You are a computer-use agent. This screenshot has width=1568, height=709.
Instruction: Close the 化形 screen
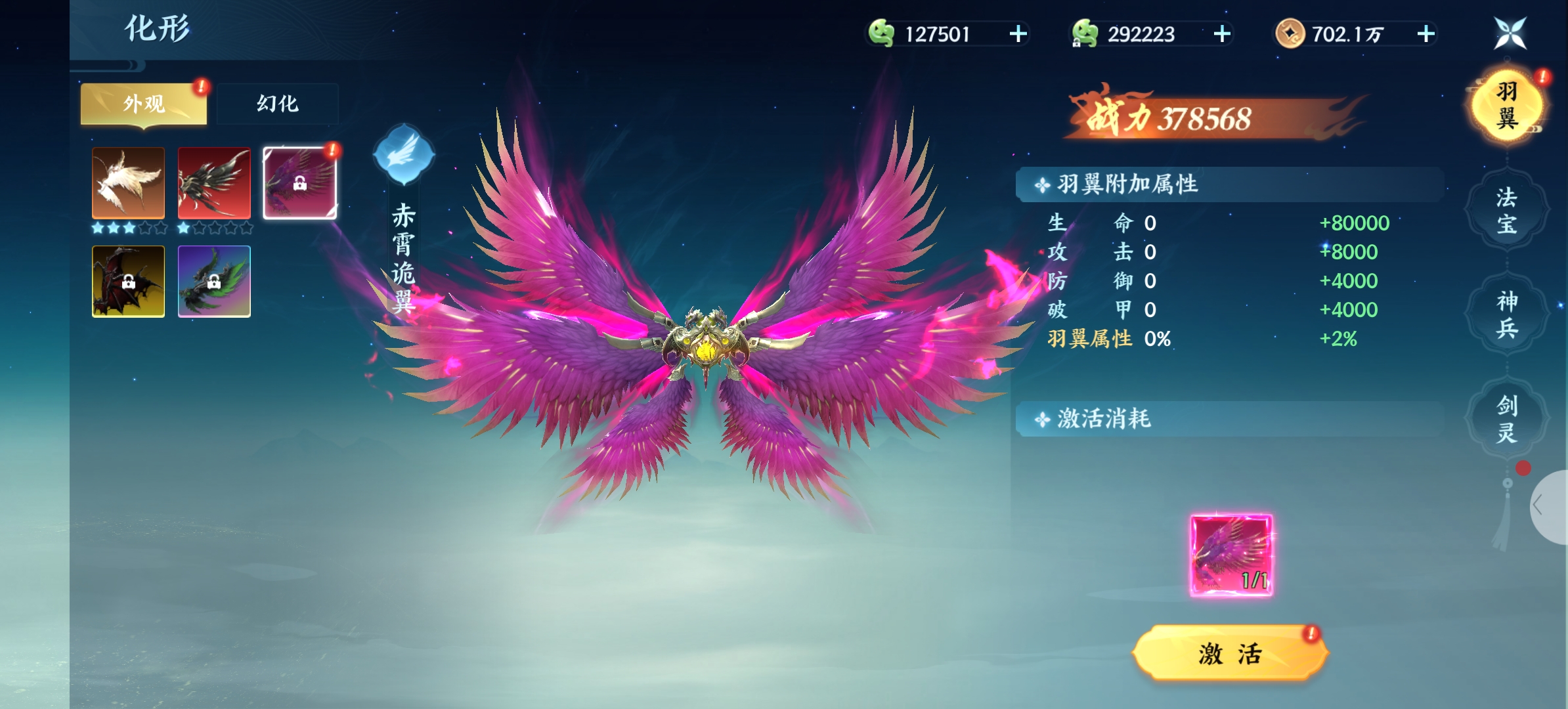(1510, 33)
